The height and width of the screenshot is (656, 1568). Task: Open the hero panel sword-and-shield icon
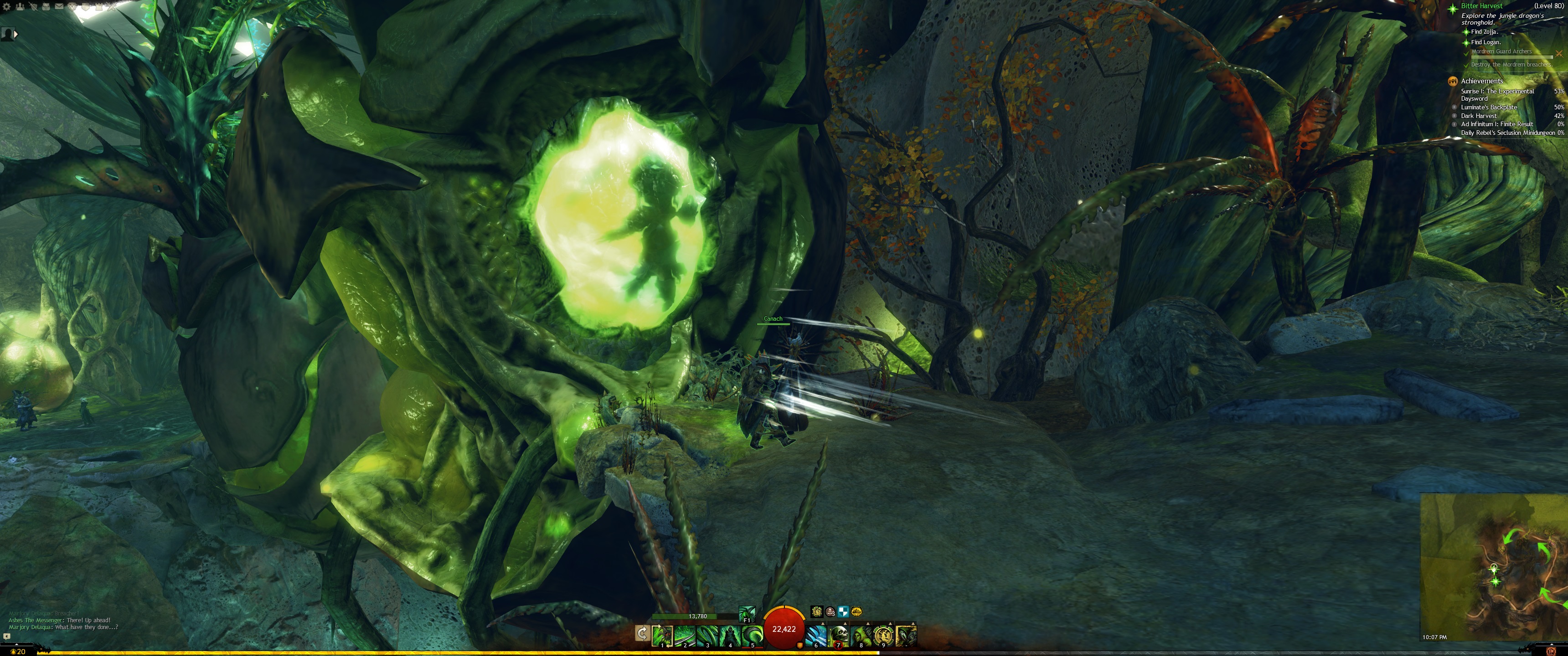(33, 6)
